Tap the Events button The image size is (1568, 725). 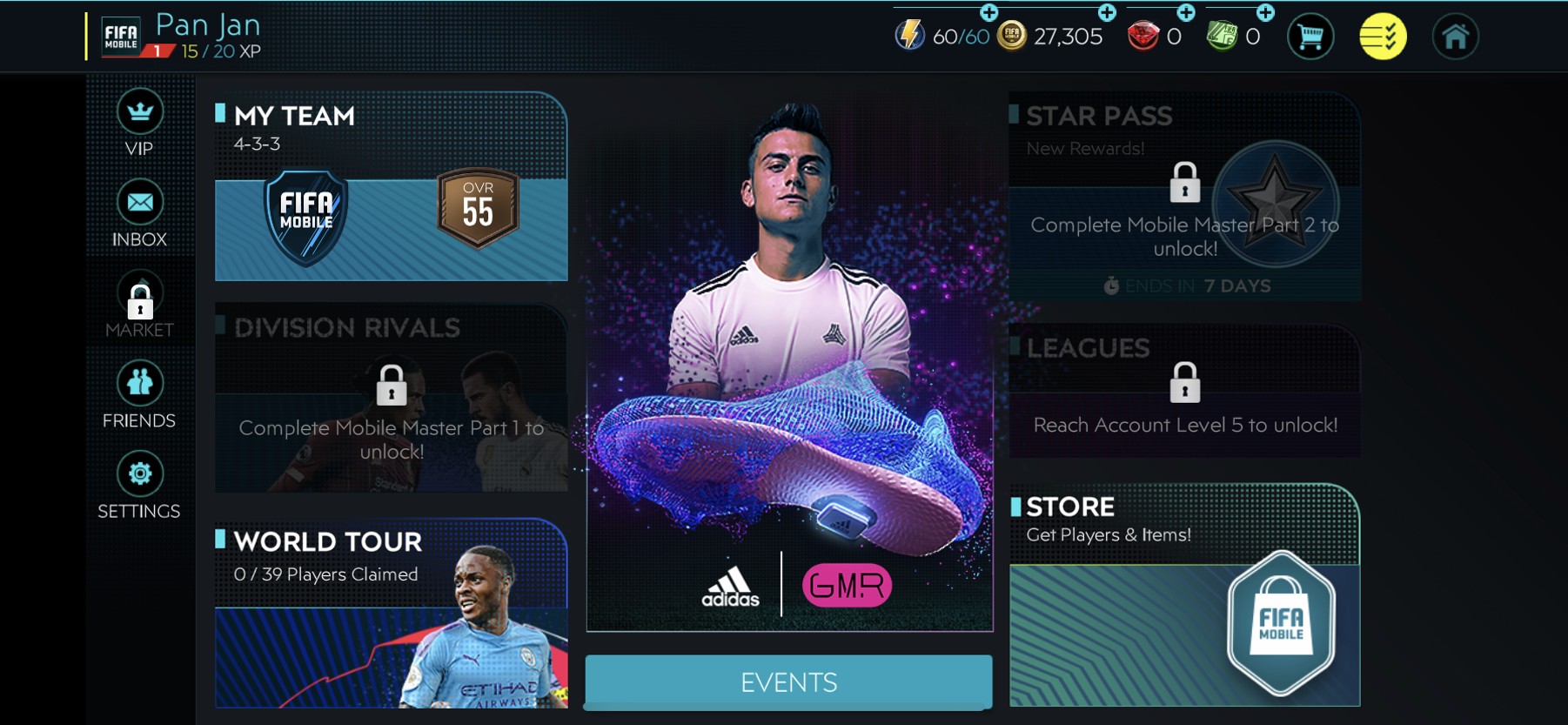tap(788, 681)
